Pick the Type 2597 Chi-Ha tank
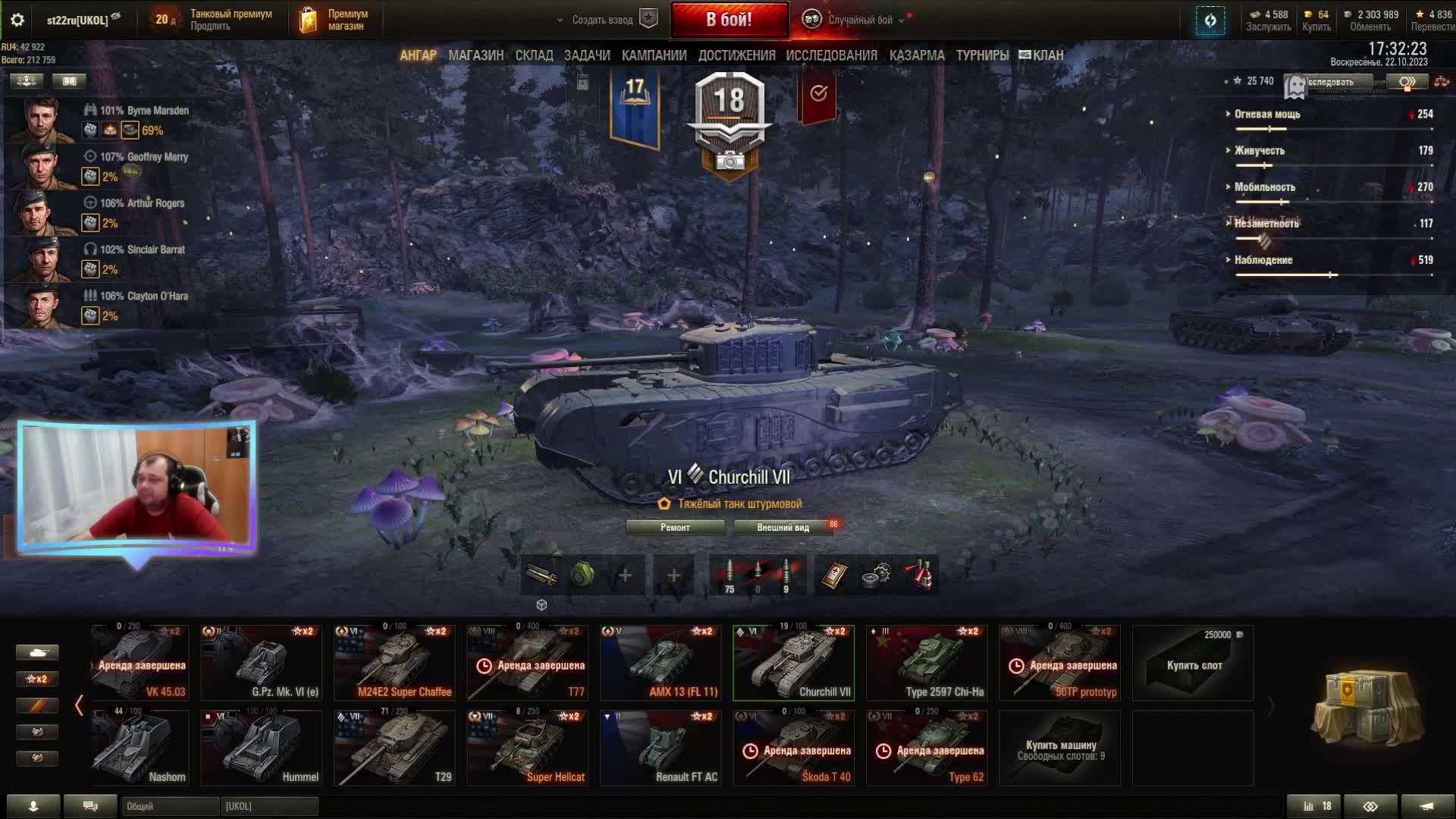The width and height of the screenshot is (1456, 819). tap(927, 663)
